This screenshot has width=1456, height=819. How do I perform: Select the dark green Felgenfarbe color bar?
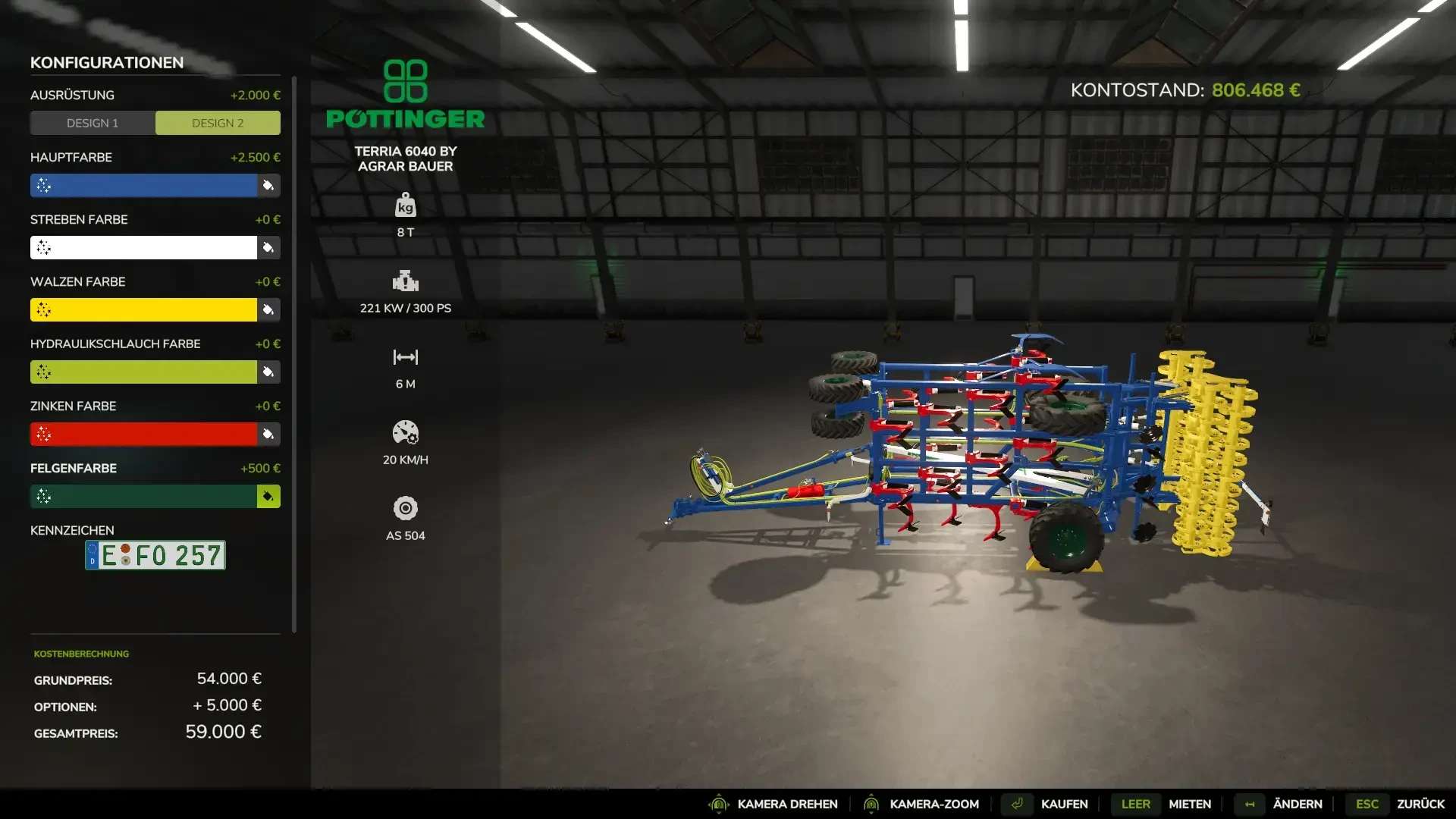click(144, 497)
